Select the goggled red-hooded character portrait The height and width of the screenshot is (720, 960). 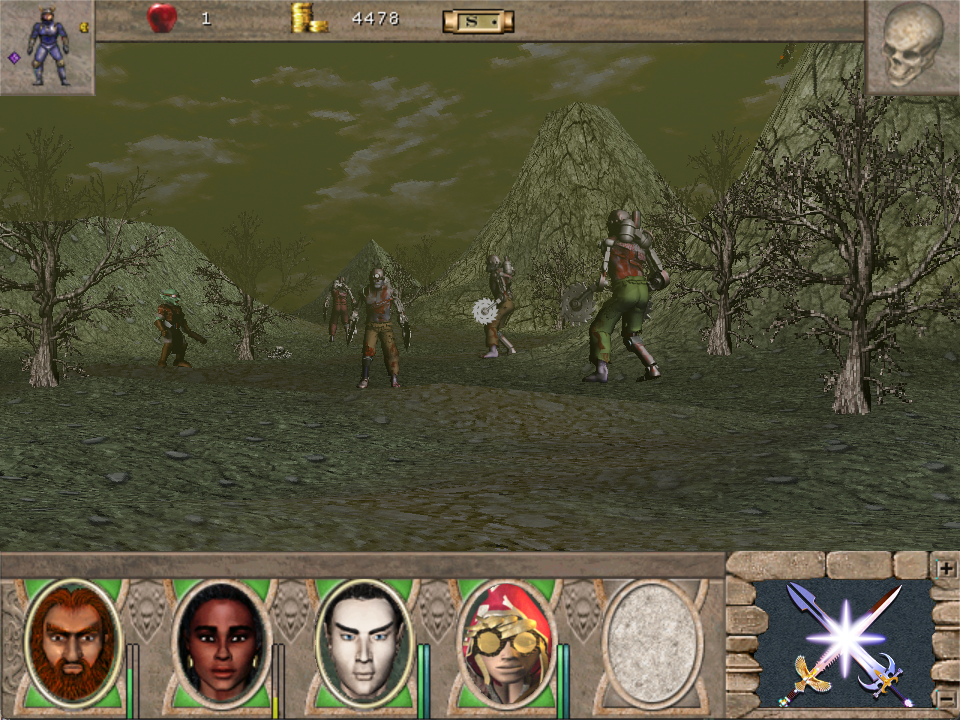tap(506, 643)
